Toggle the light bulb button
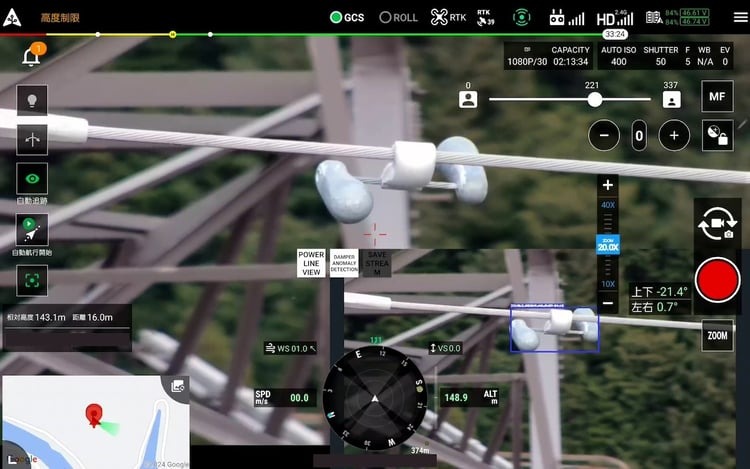Image resolution: width=750 pixels, height=469 pixels. [31, 100]
